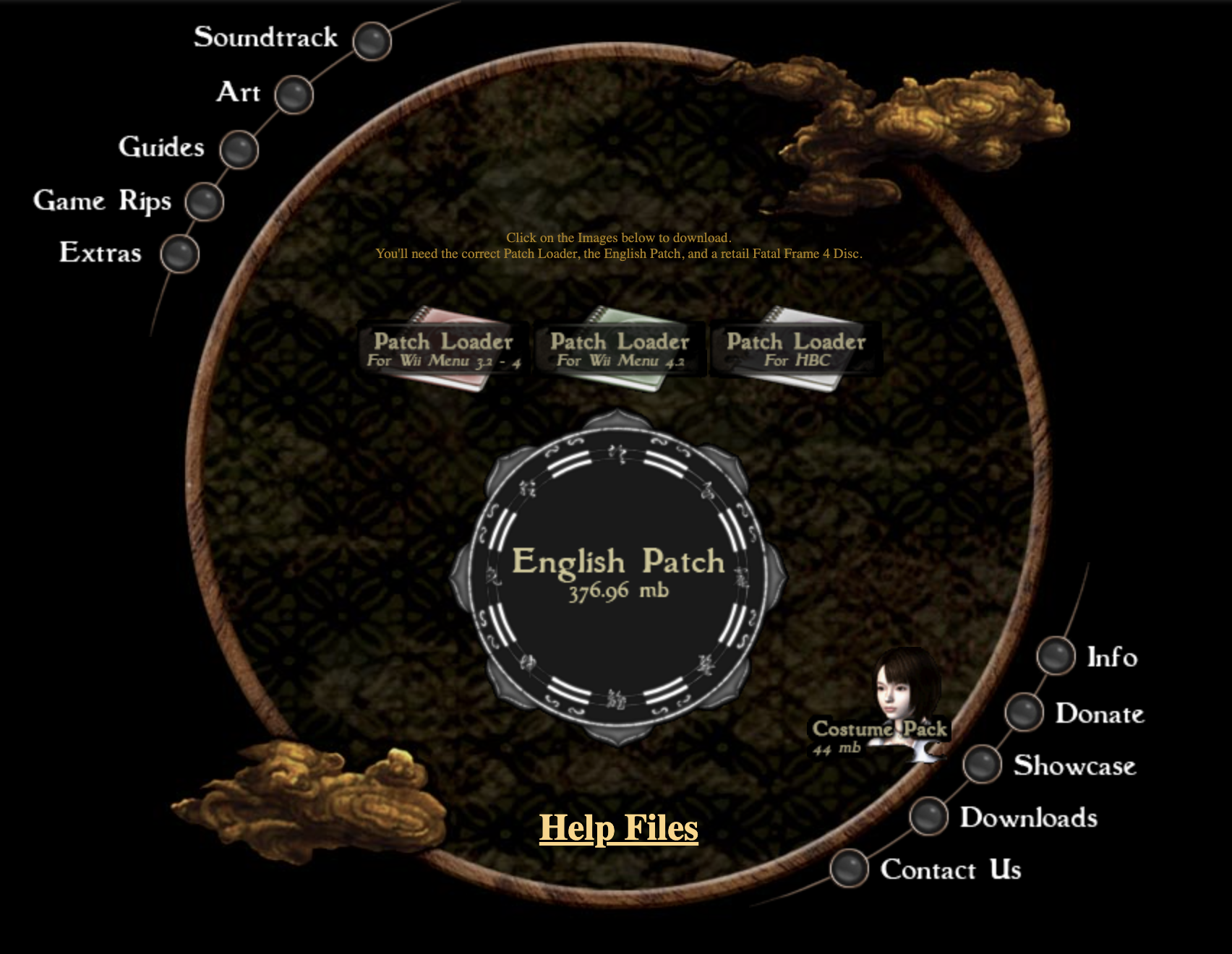1232x954 pixels.
Task: Download the English Patch 376.96 mb
Action: (x=618, y=571)
